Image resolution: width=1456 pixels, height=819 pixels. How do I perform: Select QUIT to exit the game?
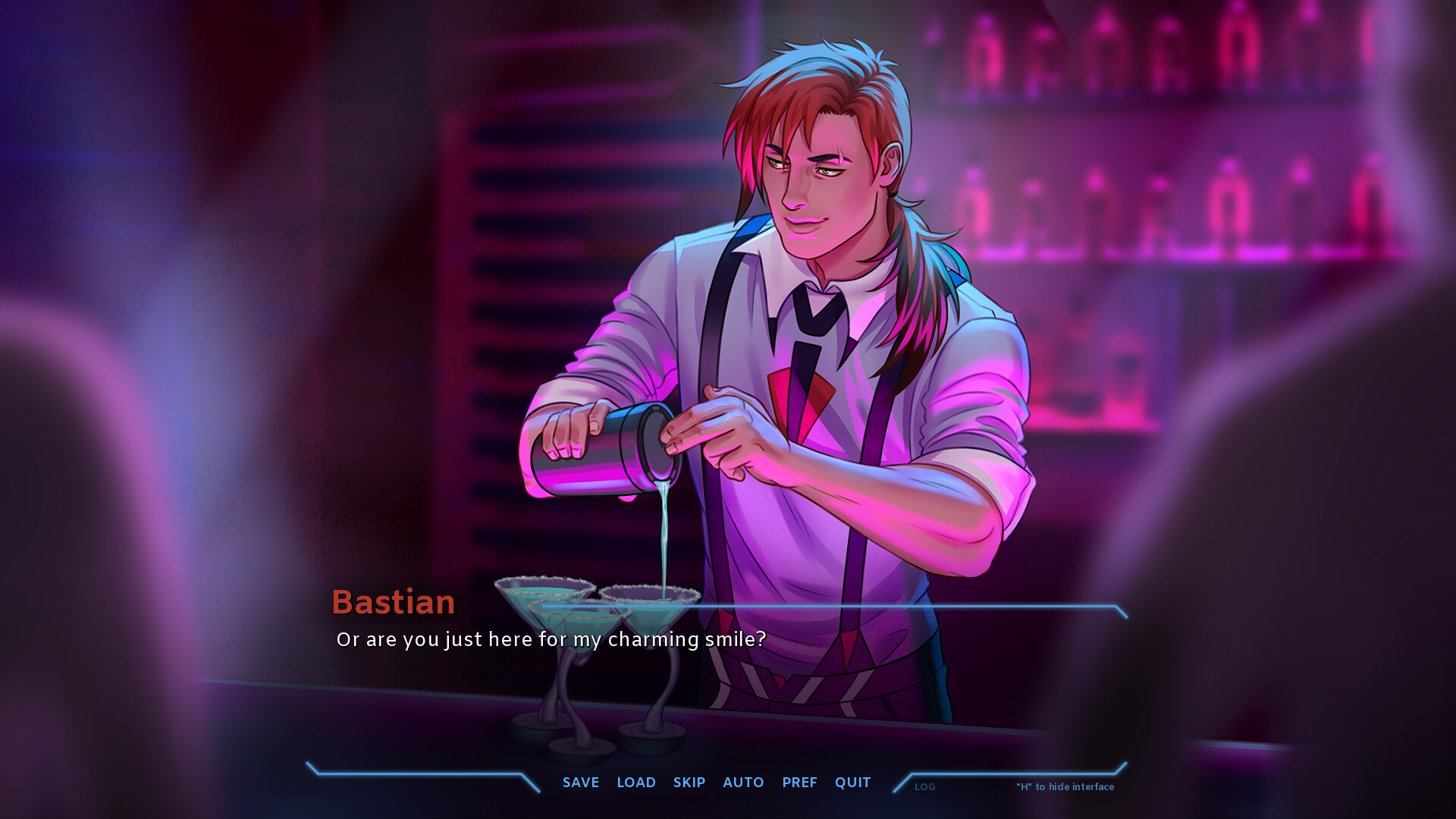pyautogui.click(x=852, y=783)
